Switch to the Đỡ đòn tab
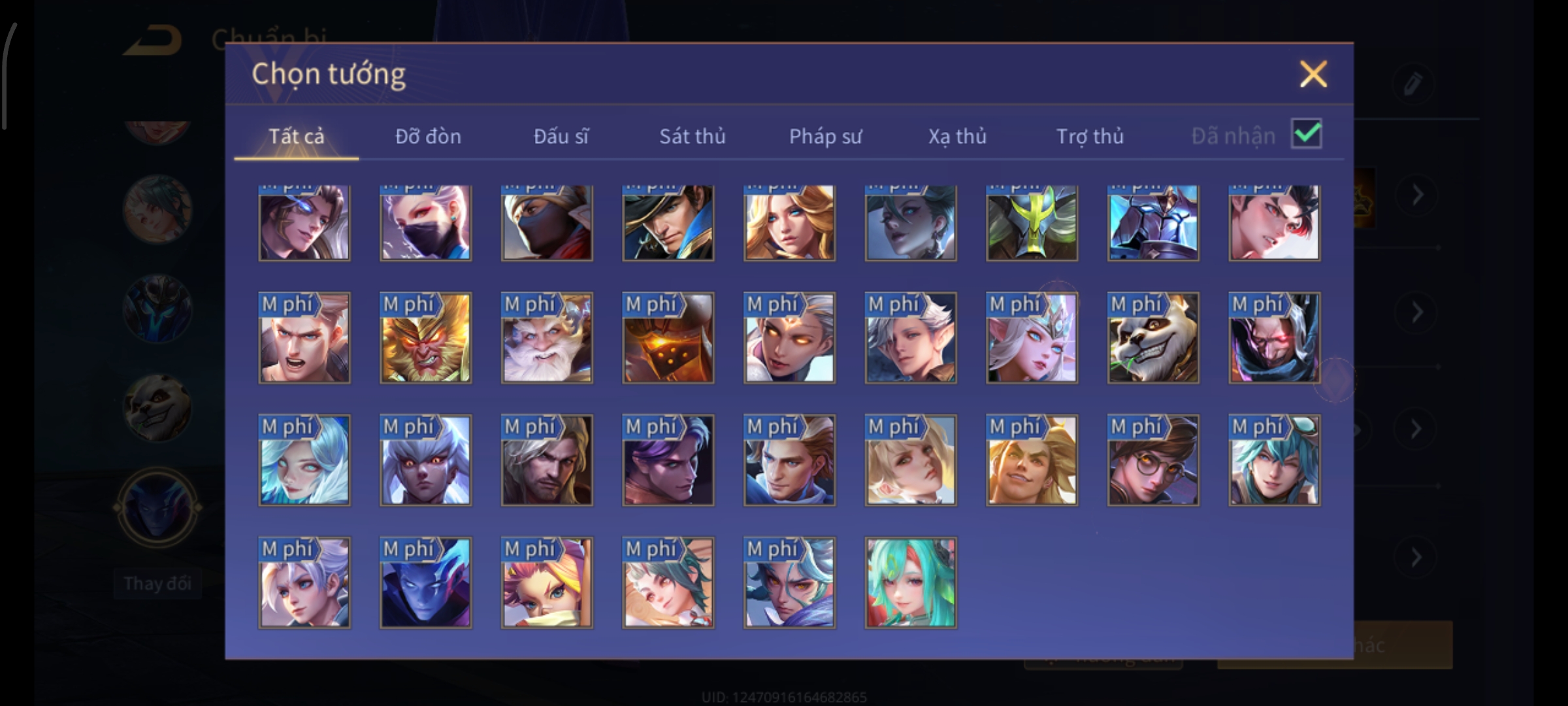1568x706 pixels. (x=428, y=136)
